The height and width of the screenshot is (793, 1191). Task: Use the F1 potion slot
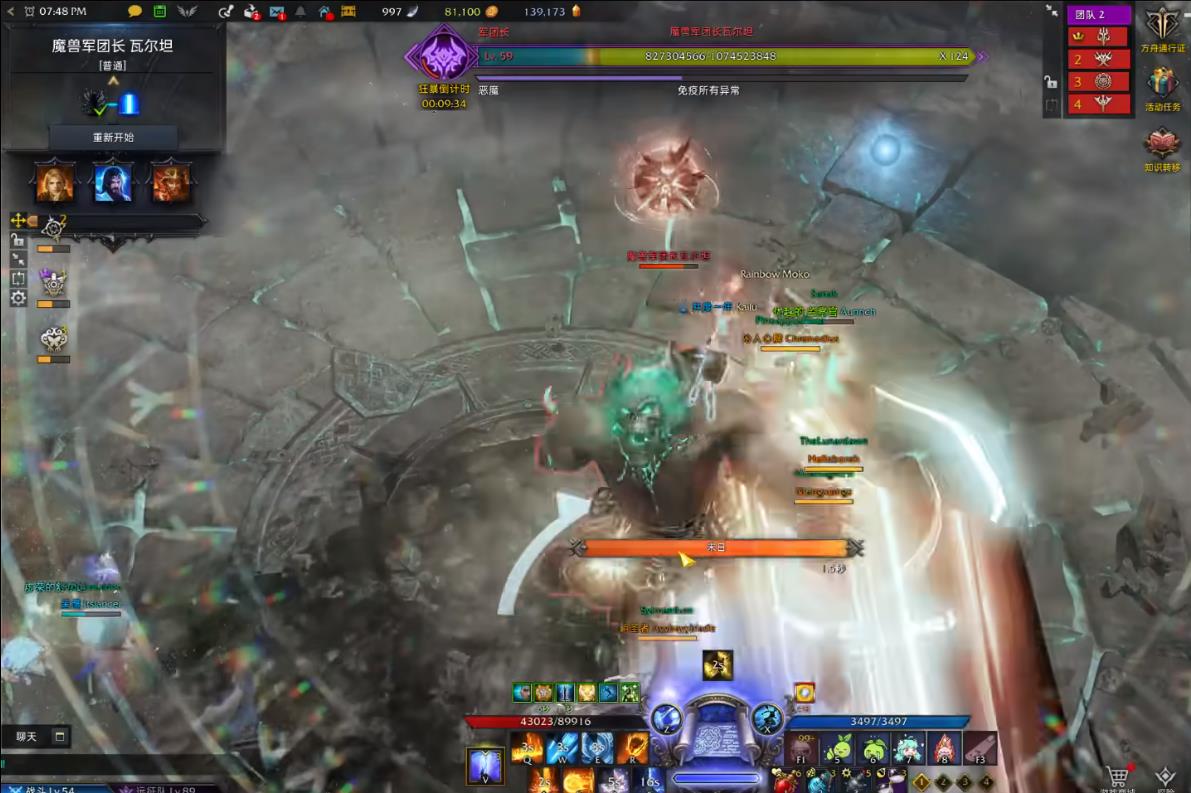click(x=802, y=749)
